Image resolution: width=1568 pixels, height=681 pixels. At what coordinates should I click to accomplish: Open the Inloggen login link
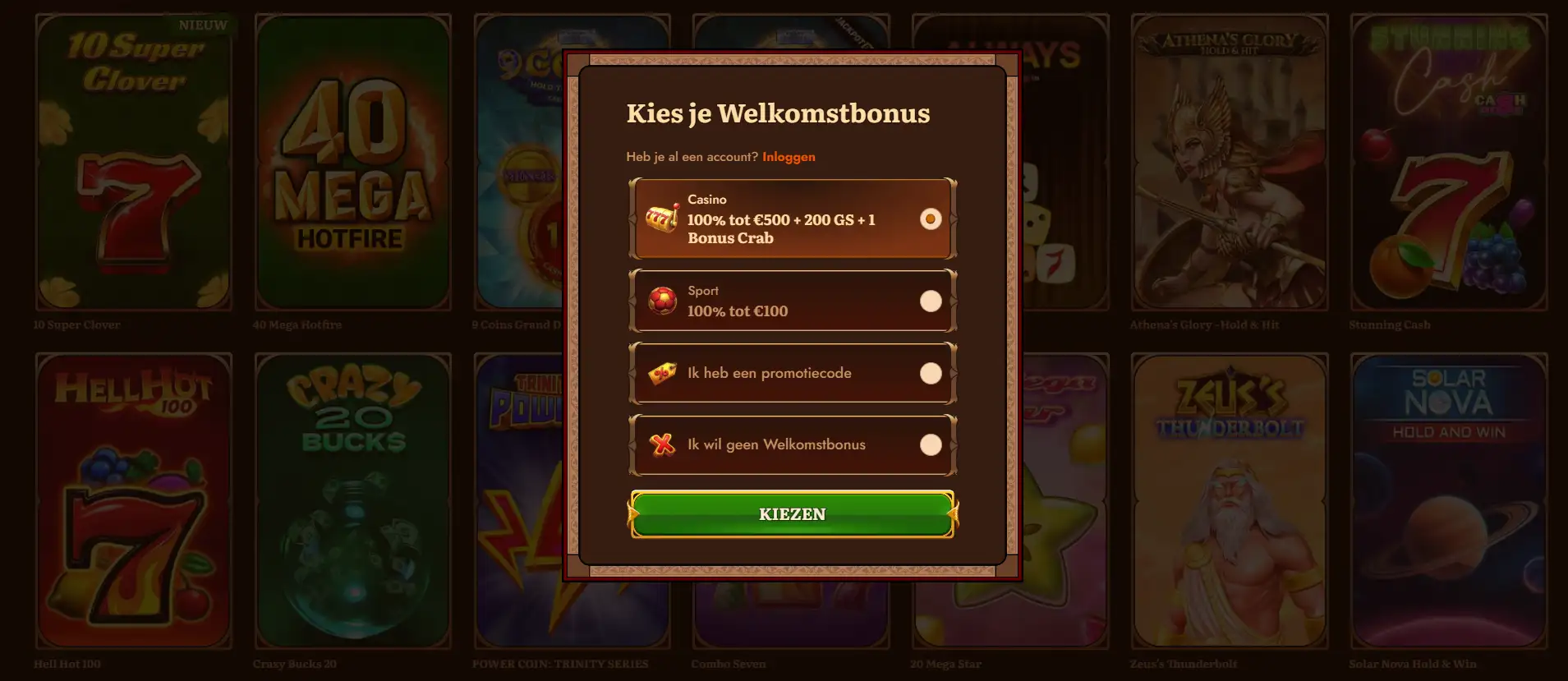(788, 156)
